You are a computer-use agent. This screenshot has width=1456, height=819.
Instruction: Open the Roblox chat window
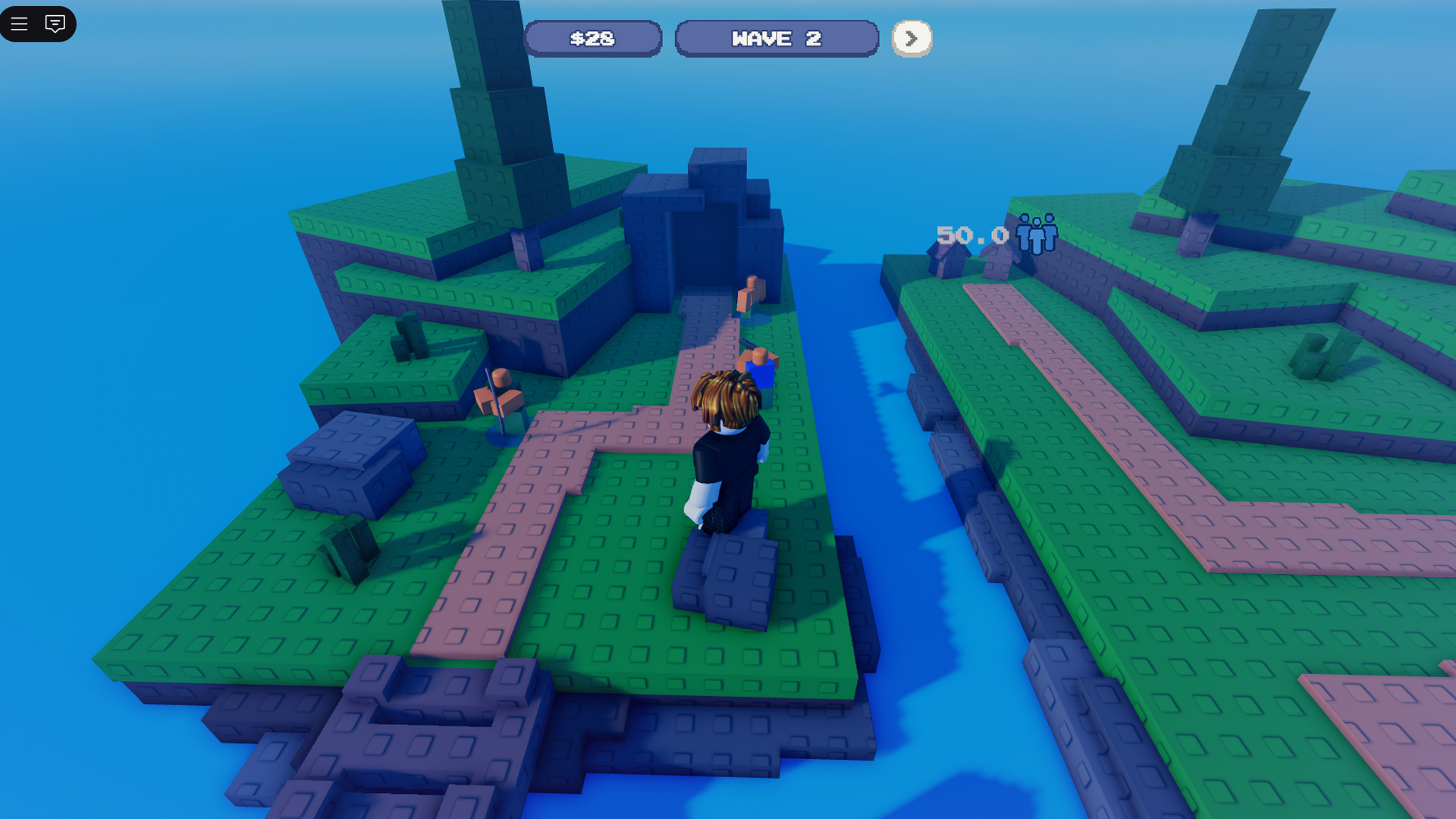pyautogui.click(x=55, y=24)
